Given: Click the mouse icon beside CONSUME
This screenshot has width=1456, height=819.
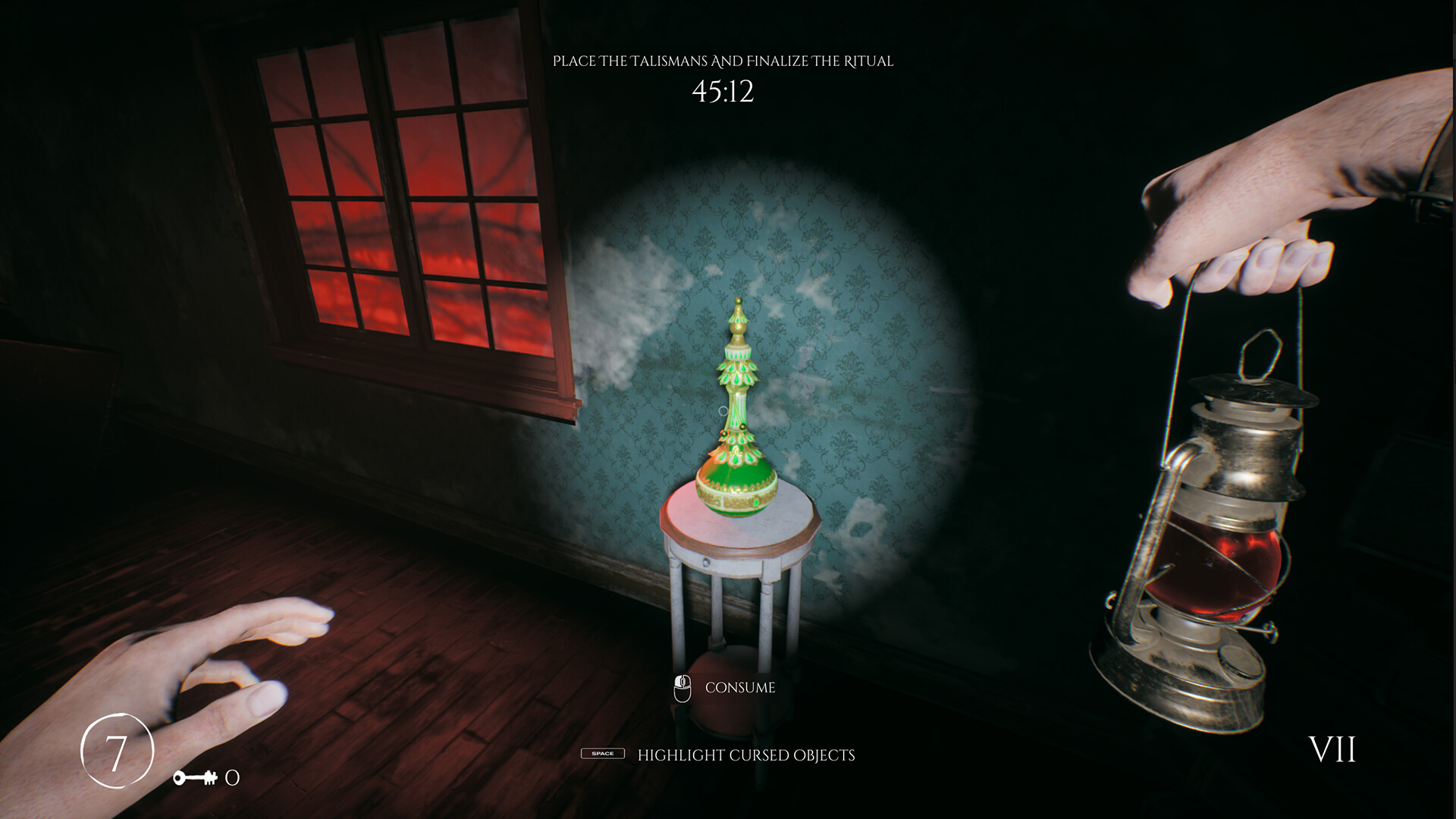Looking at the screenshot, I should (683, 689).
